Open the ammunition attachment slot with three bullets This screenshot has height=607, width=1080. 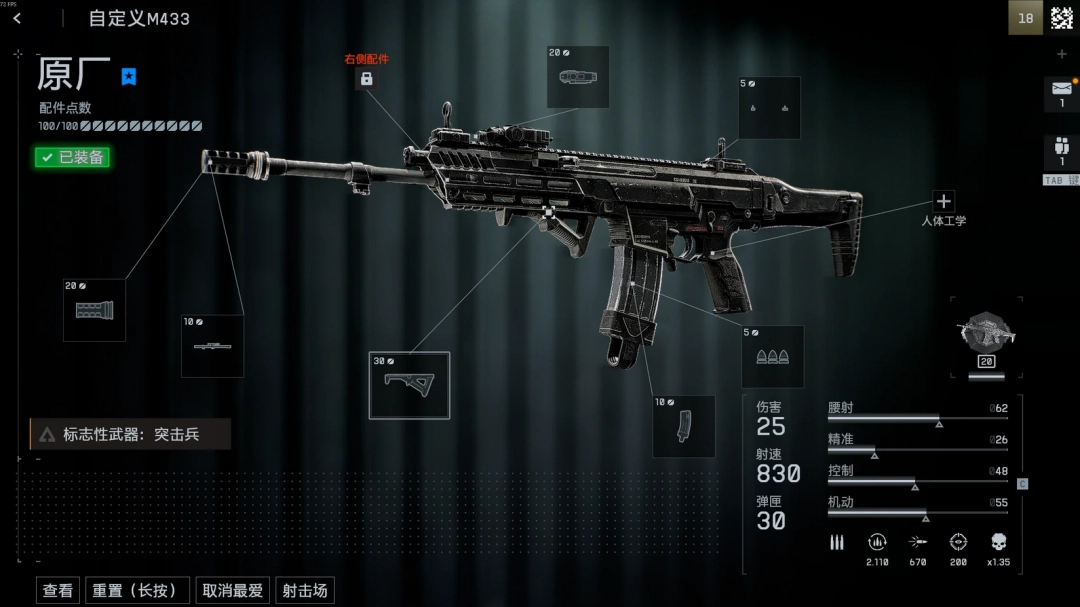(x=772, y=357)
